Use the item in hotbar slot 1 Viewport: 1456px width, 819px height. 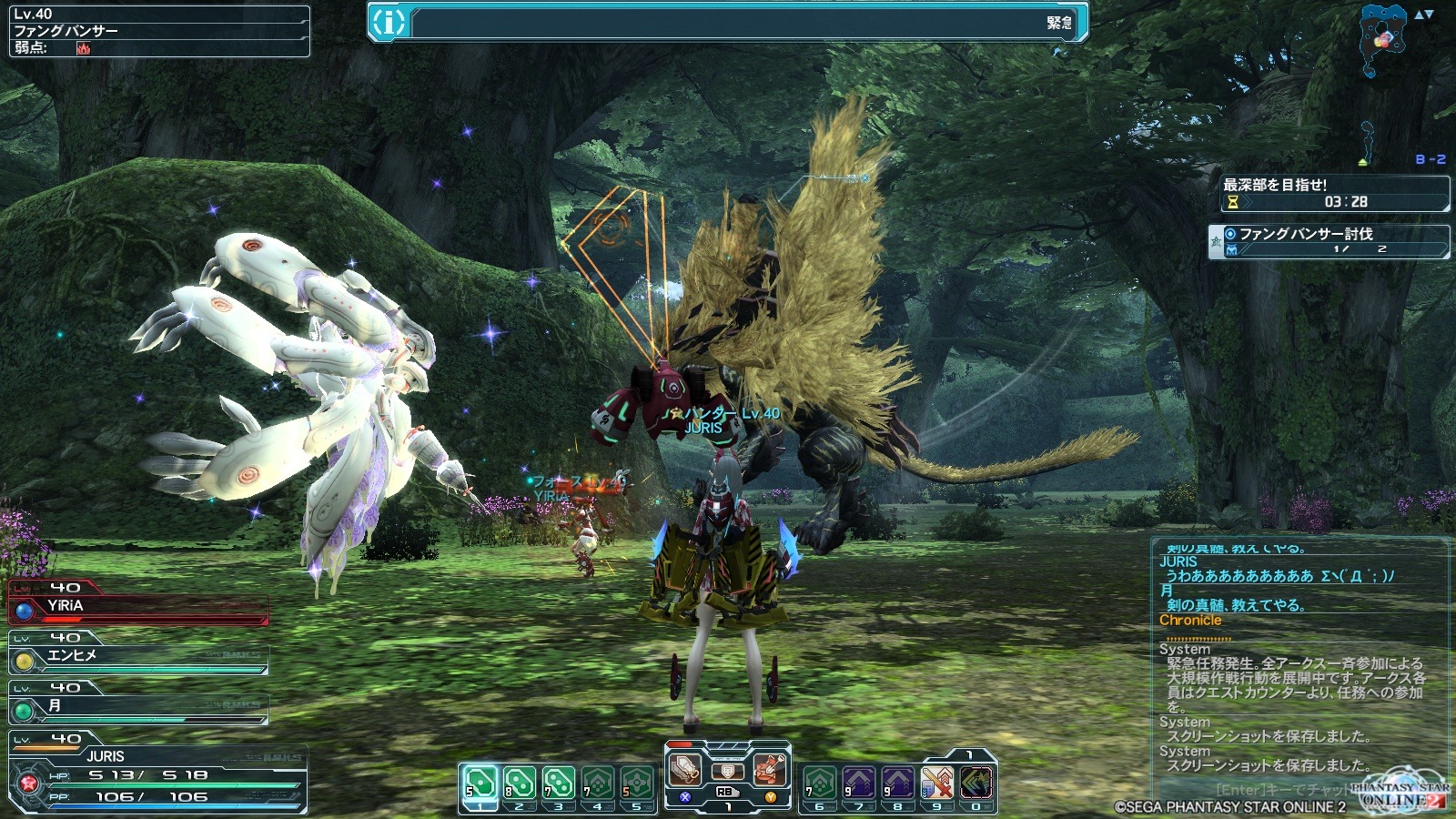[480, 783]
